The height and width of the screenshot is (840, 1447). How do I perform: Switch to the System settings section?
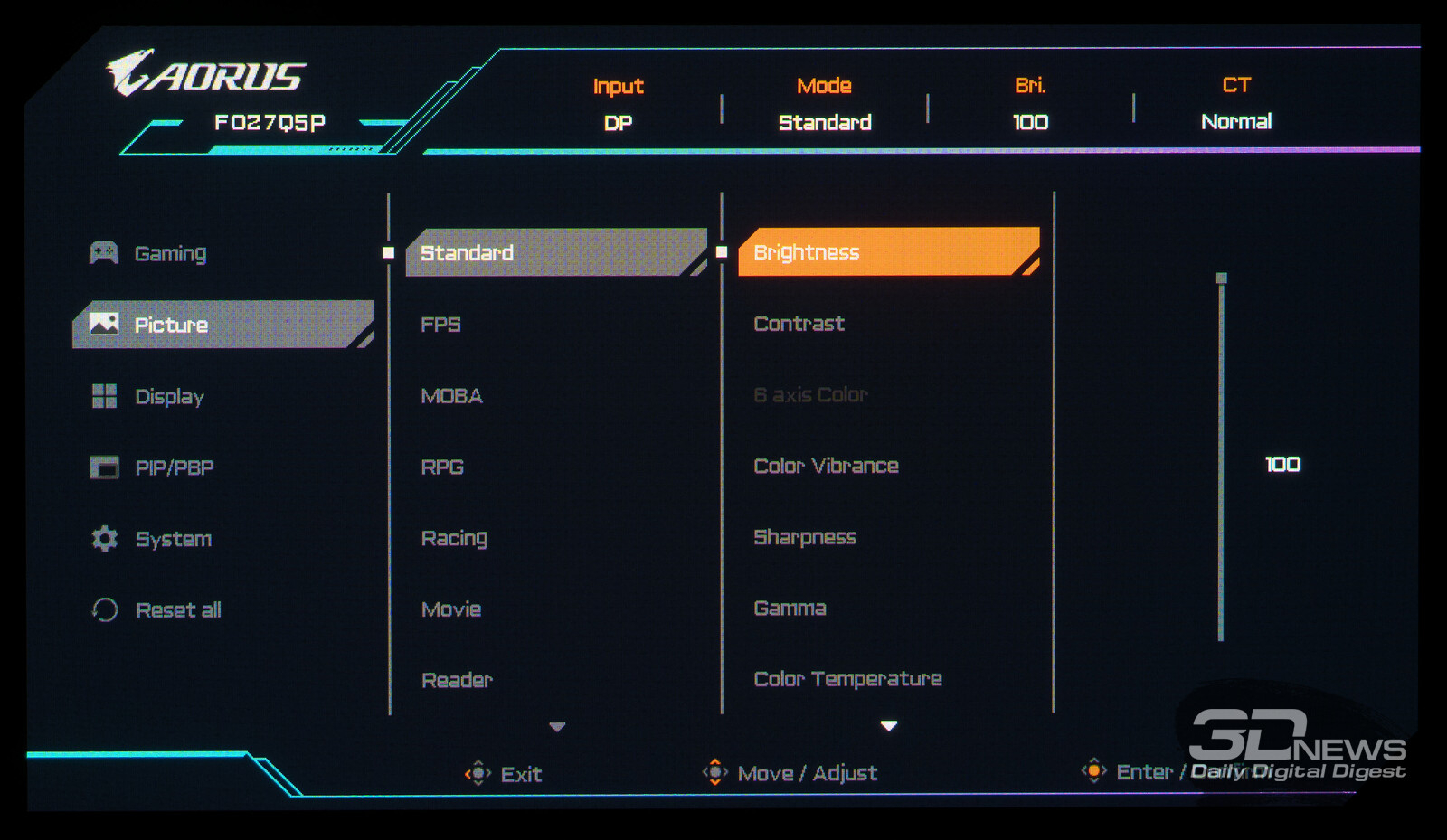[173, 539]
